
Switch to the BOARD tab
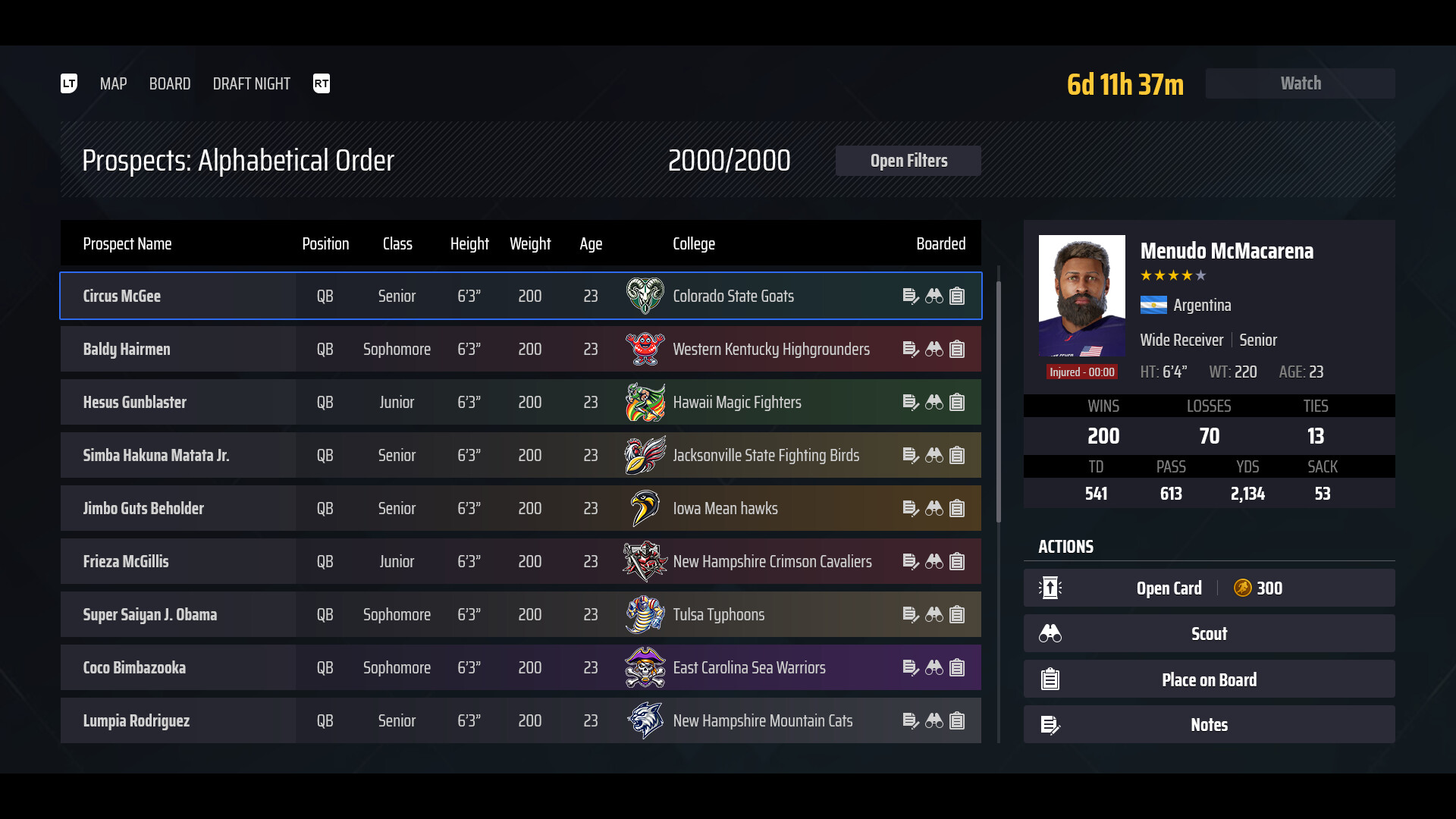169,83
